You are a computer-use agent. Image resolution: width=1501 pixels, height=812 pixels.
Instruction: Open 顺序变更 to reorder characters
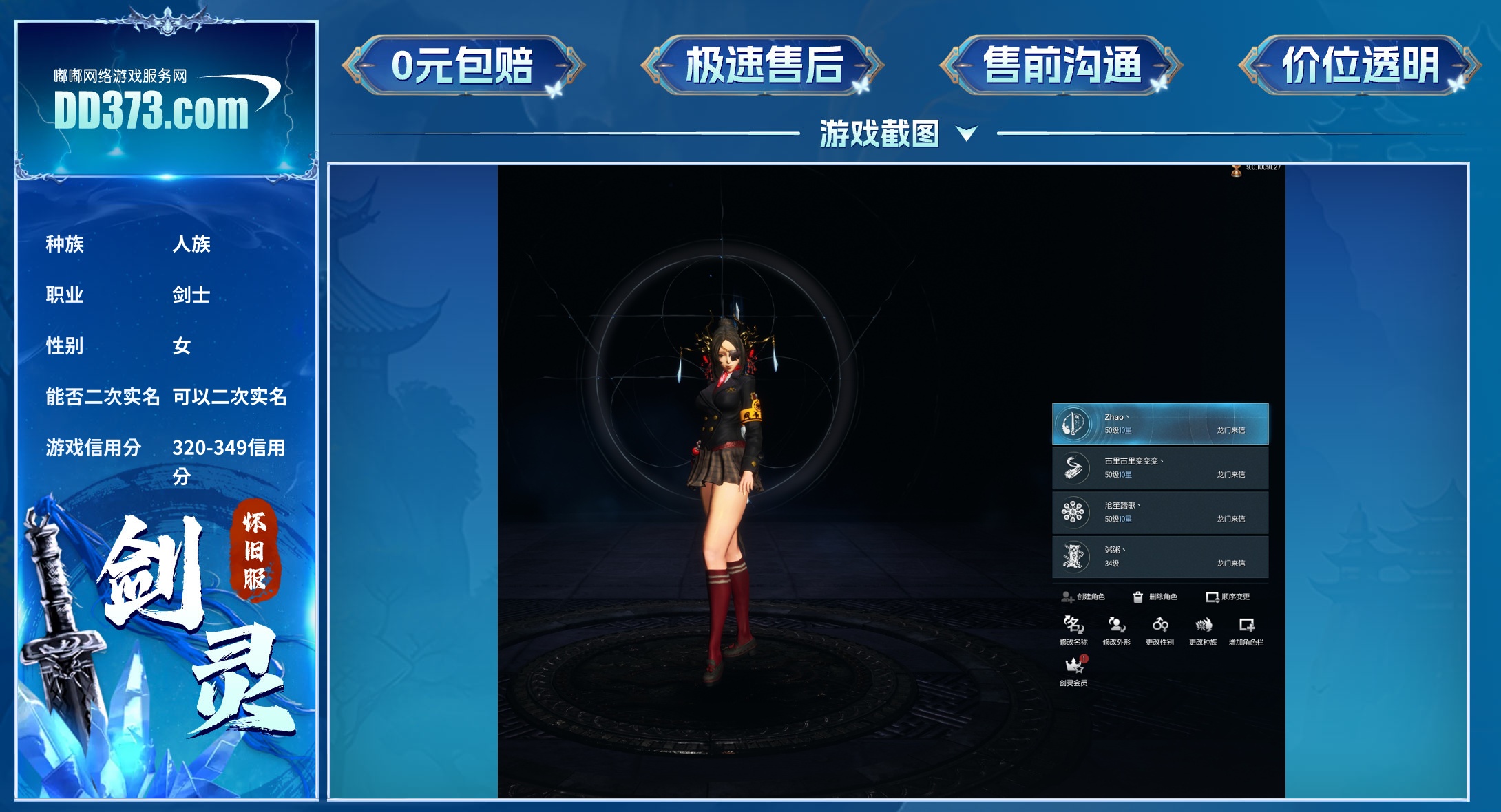pyautogui.click(x=1228, y=597)
